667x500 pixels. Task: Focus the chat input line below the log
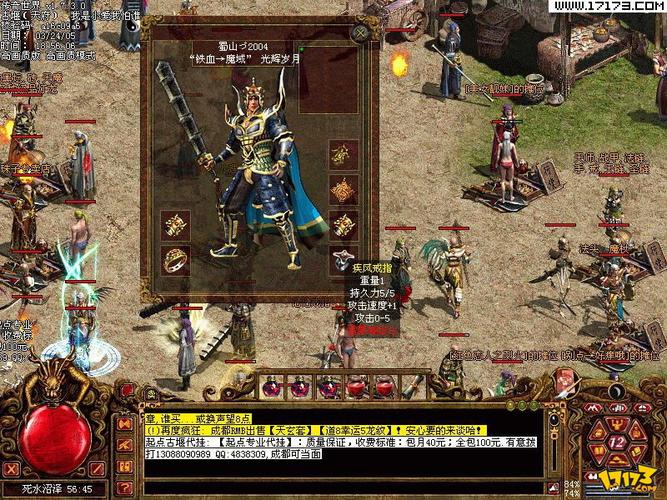(350, 487)
